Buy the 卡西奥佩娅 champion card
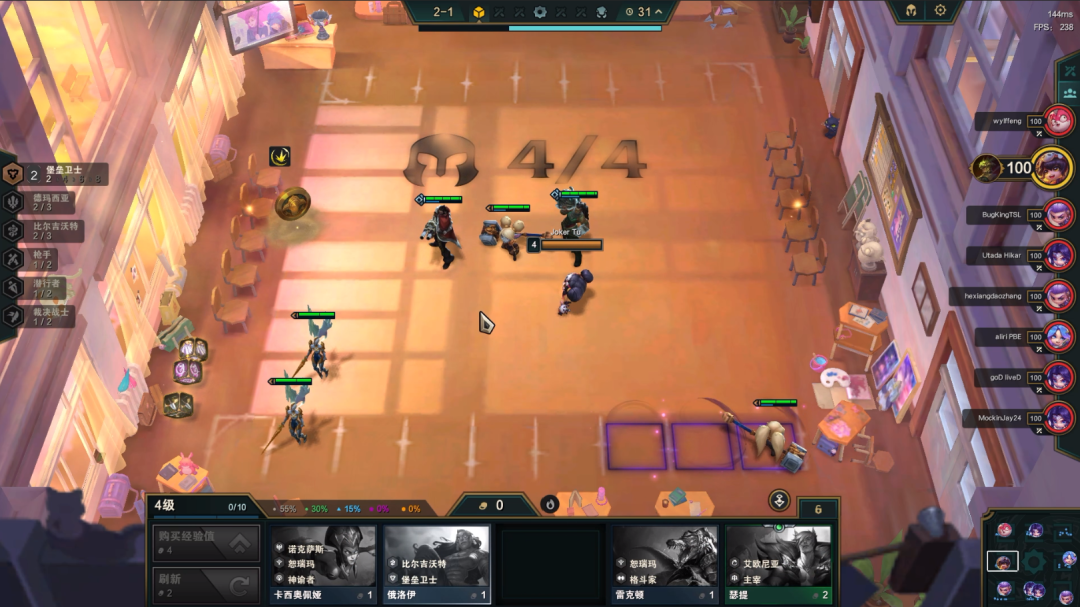Image resolution: width=1080 pixels, height=607 pixels. pyautogui.click(x=323, y=565)
